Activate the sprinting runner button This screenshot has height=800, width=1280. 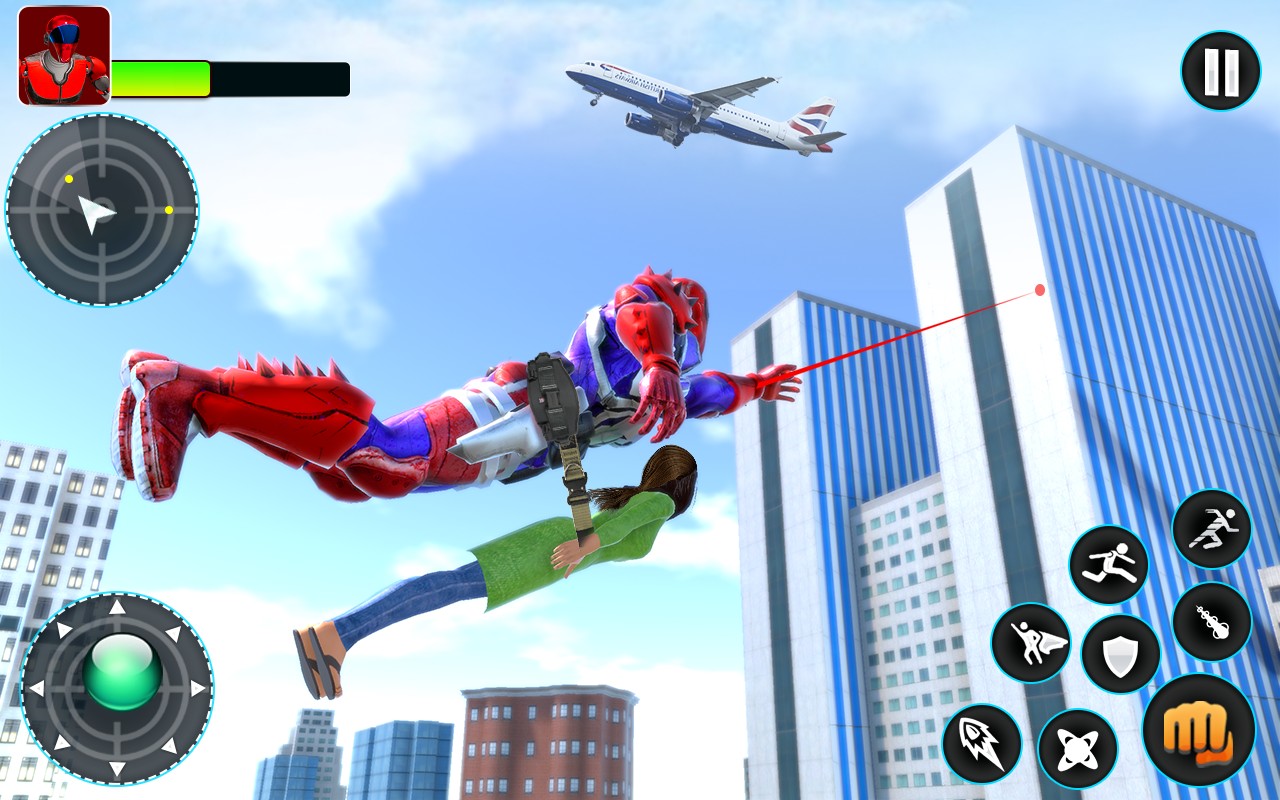[1211, 529]
